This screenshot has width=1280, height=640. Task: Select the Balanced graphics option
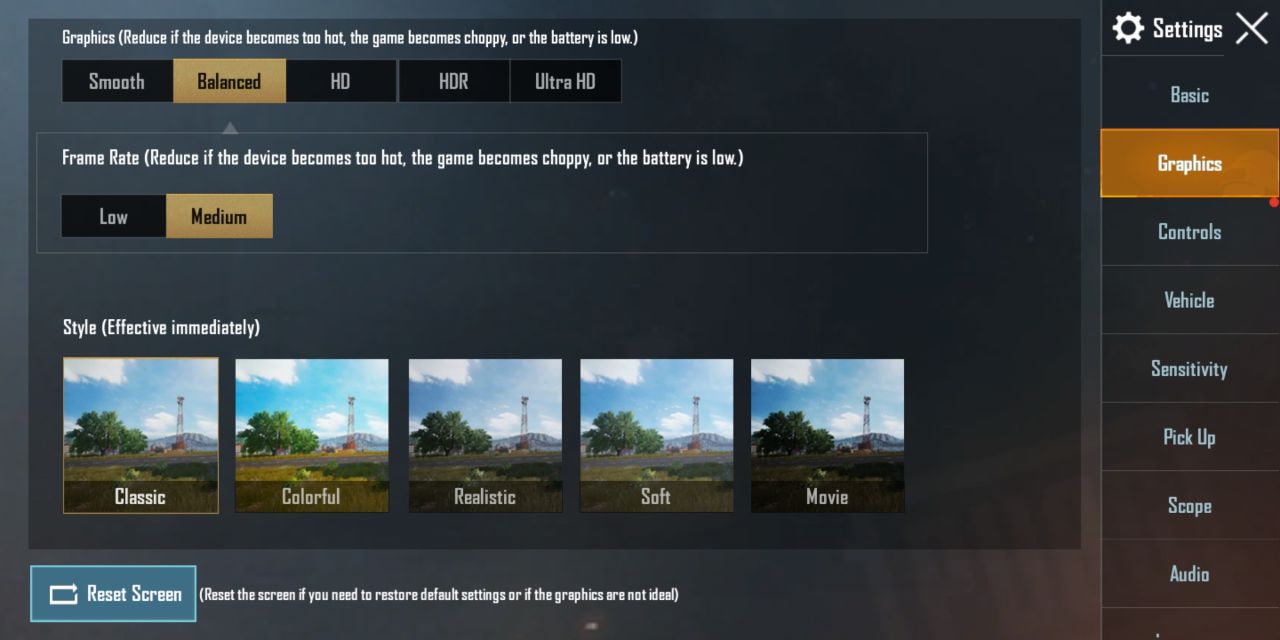pos(229,81)
